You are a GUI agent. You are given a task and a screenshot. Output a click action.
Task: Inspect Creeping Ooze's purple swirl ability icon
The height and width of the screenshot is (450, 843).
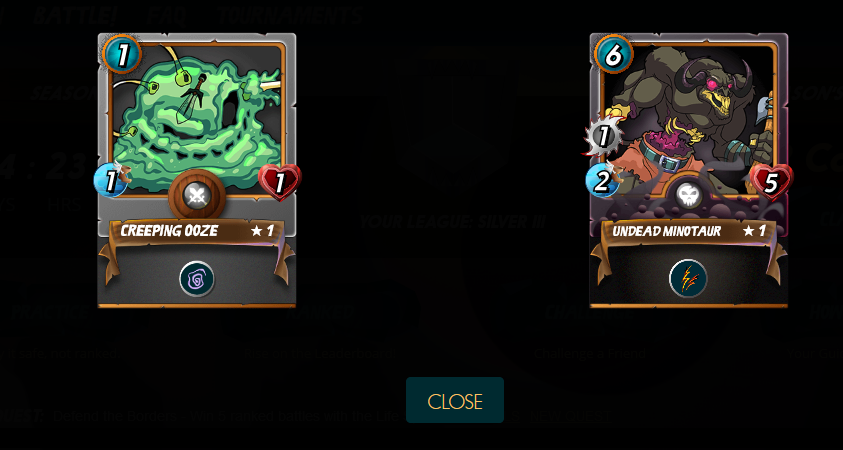(197, 279)
